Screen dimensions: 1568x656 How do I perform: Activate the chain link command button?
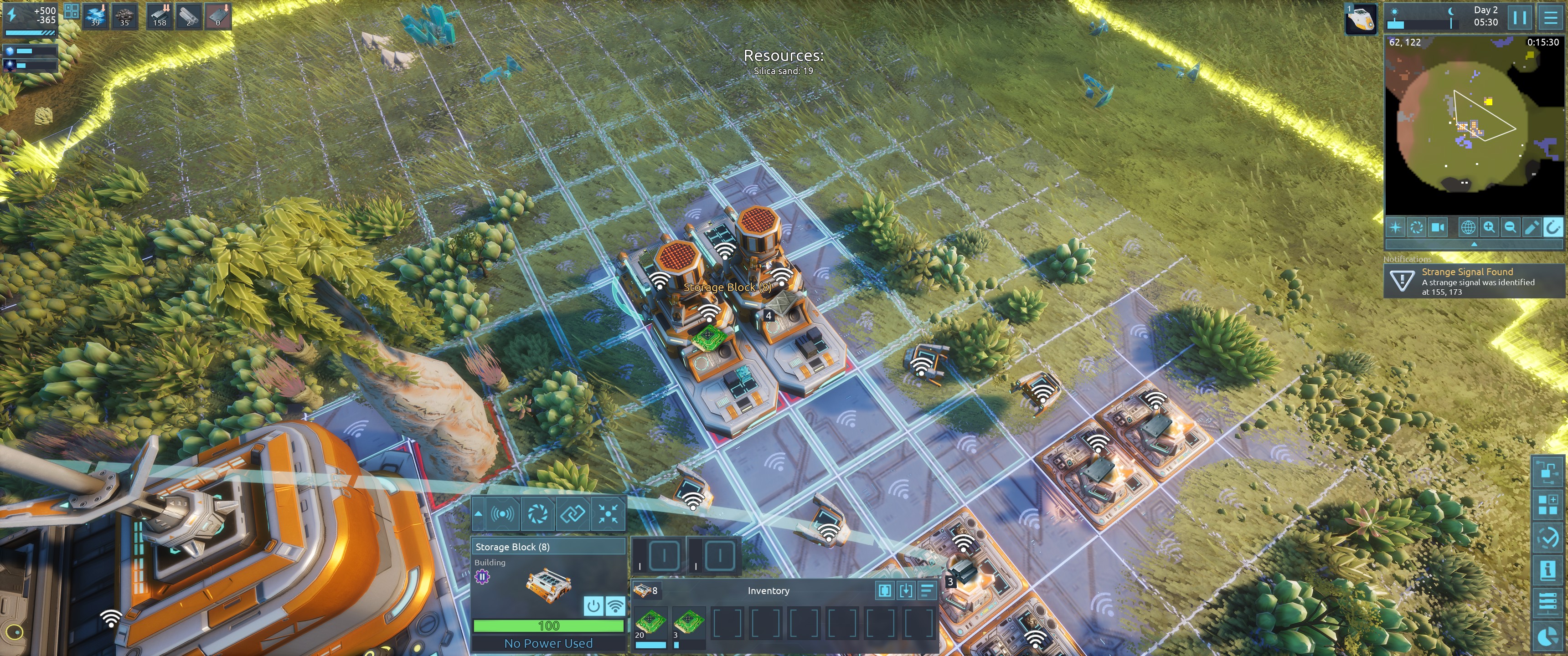coord(572,514)
